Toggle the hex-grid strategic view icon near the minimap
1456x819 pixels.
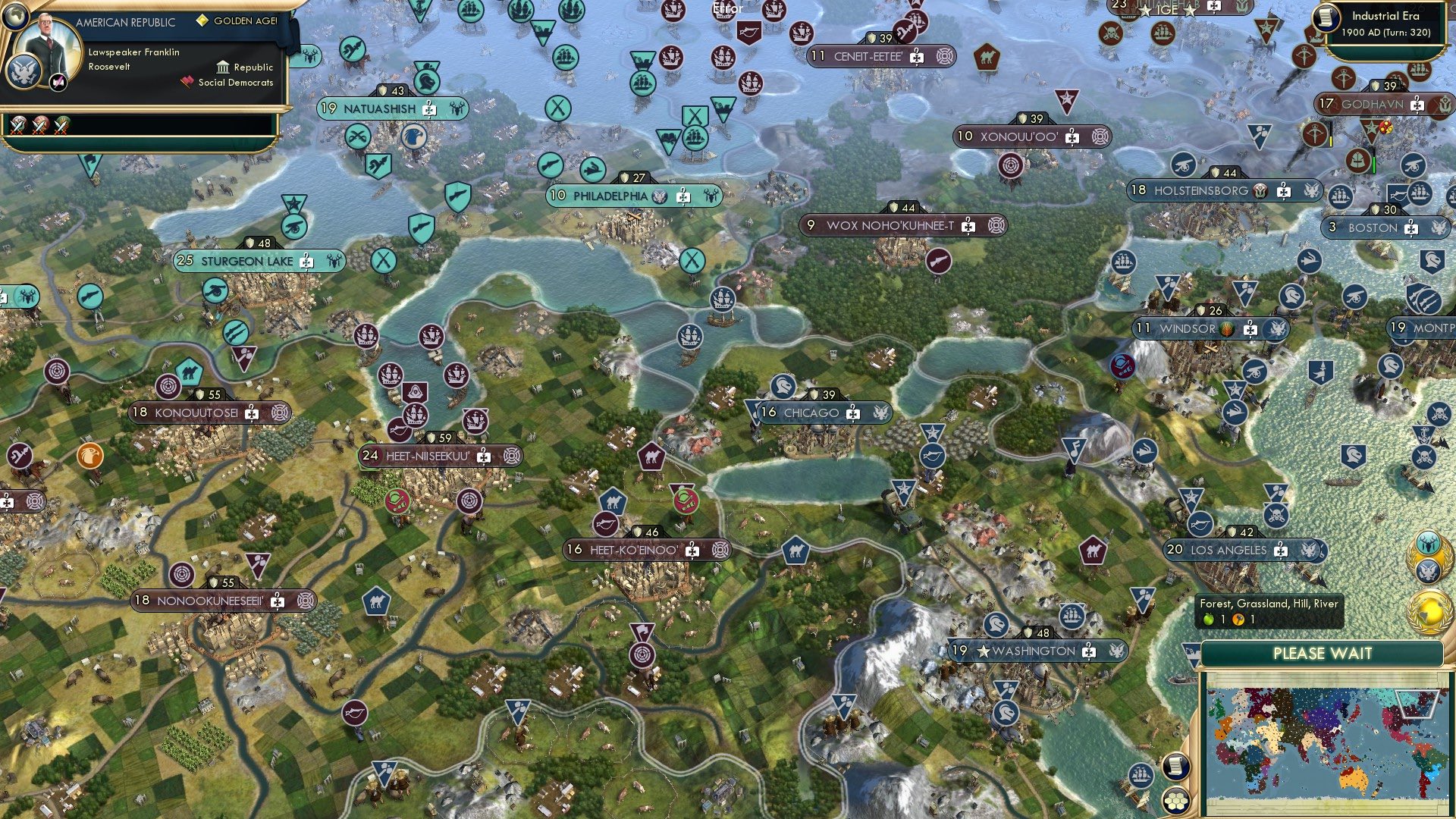pyautogui.click(x=1176, y=802)
